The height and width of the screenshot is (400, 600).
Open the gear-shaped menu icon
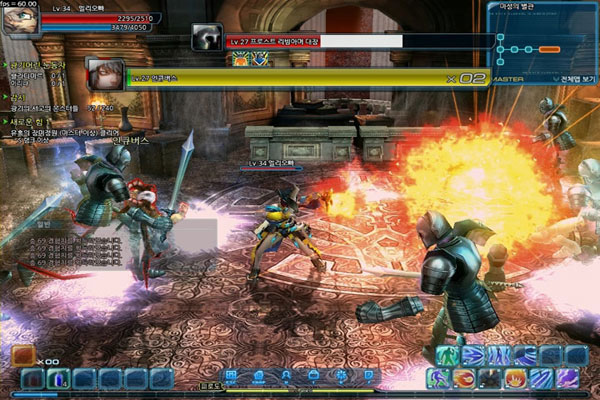tap(340, 376)
